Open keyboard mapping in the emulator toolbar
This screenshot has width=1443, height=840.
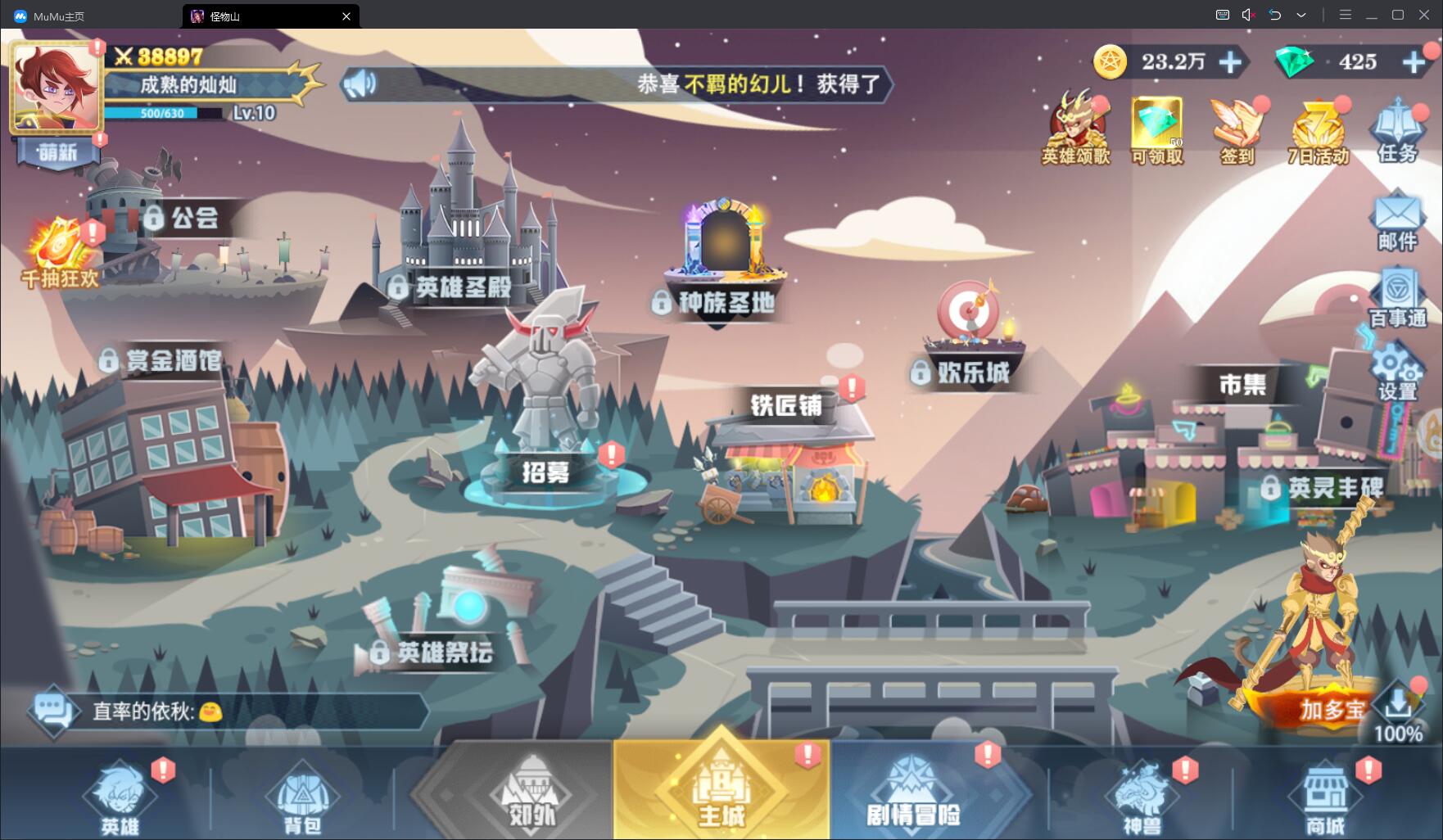(x=1222, y=15)
